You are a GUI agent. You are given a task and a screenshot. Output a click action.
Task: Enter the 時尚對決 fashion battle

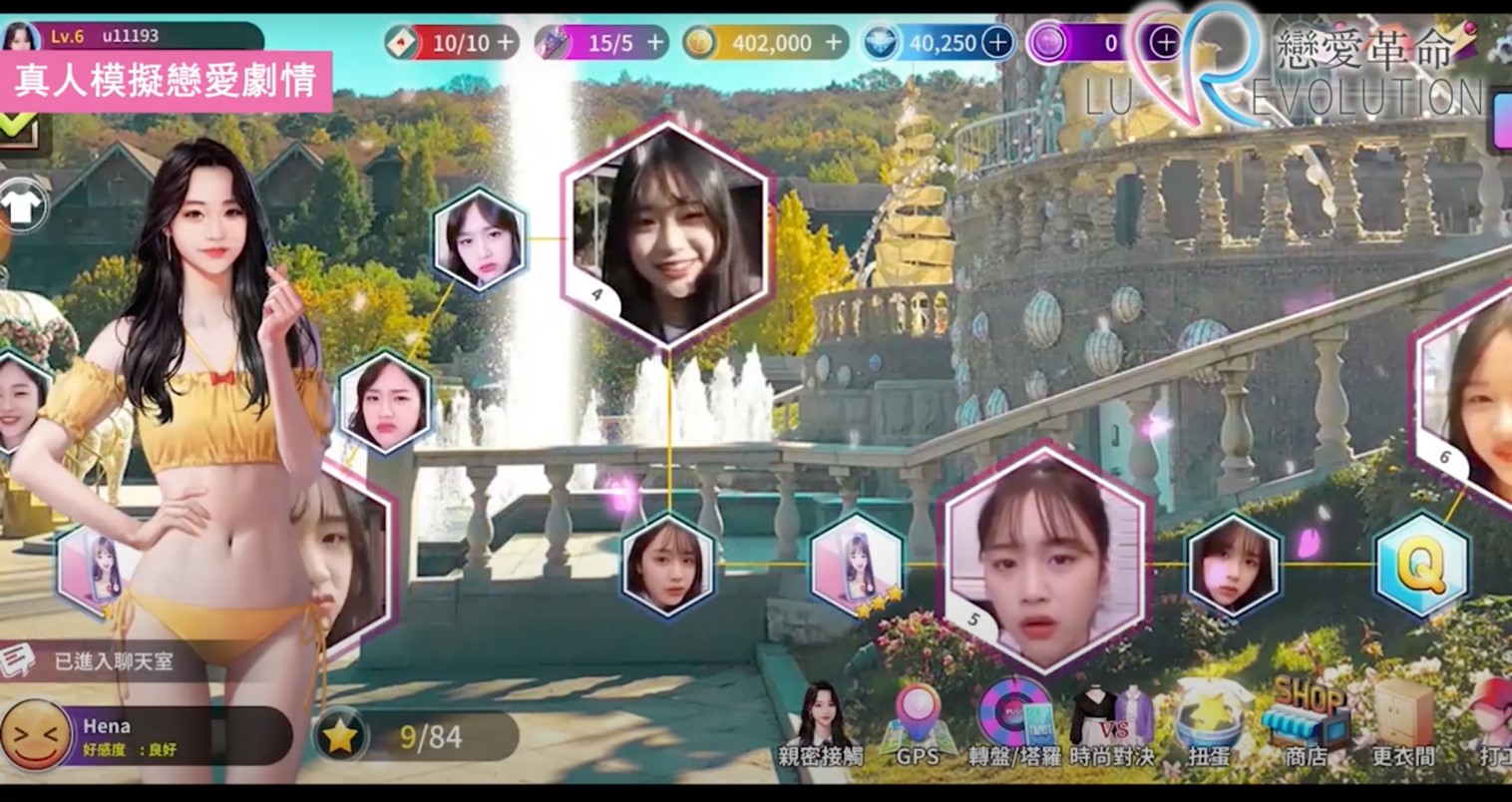click(x=1111, y=725)
